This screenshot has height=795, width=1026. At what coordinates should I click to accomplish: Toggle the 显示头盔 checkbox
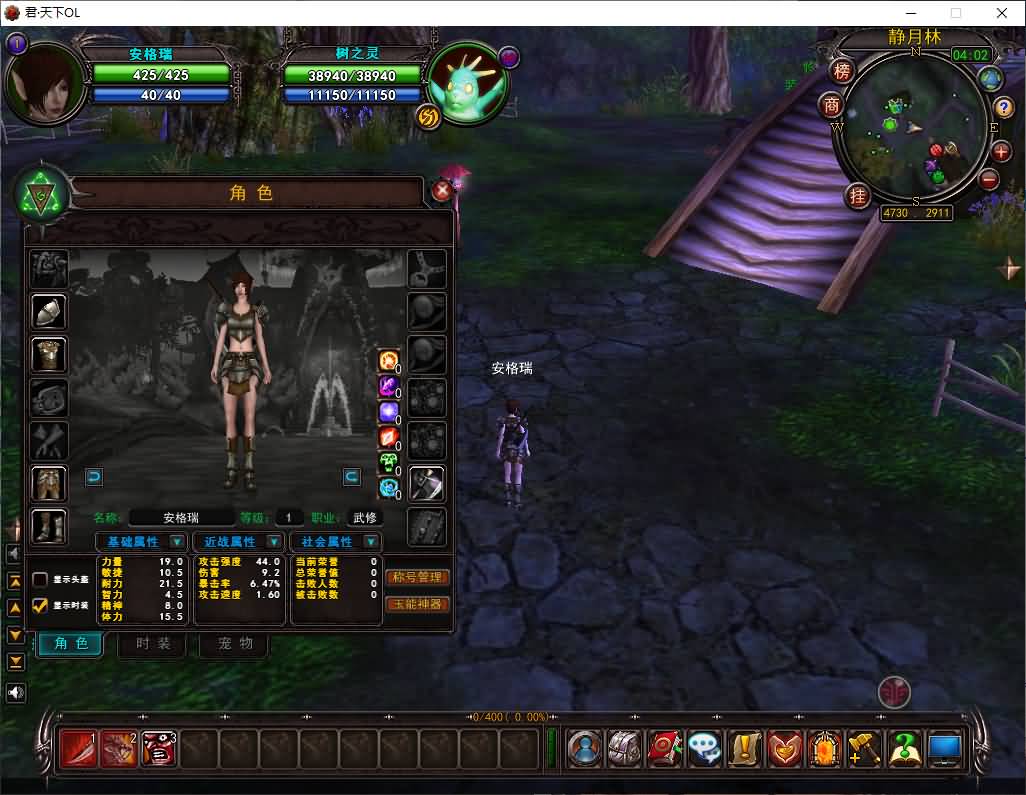[40, 580]
